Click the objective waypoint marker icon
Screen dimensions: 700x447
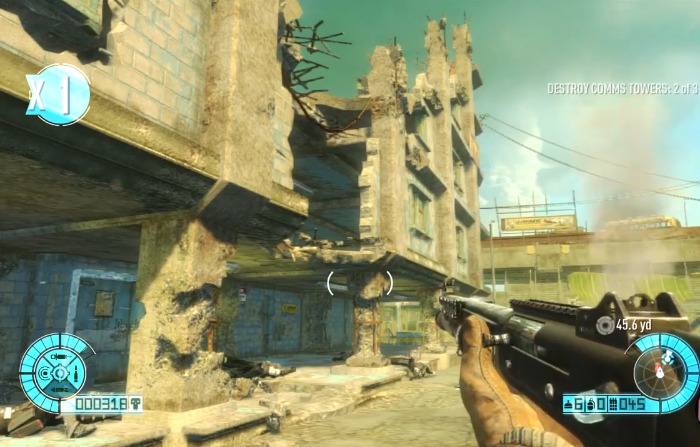604,324
